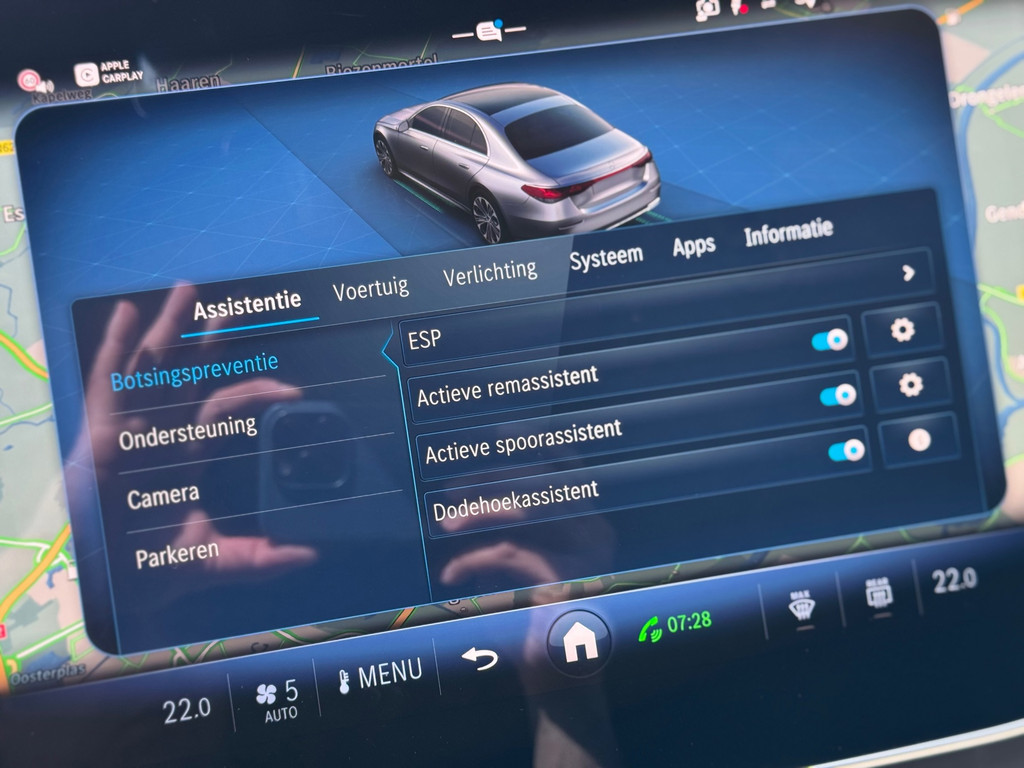Go to the Apps tab

(693, 245)
